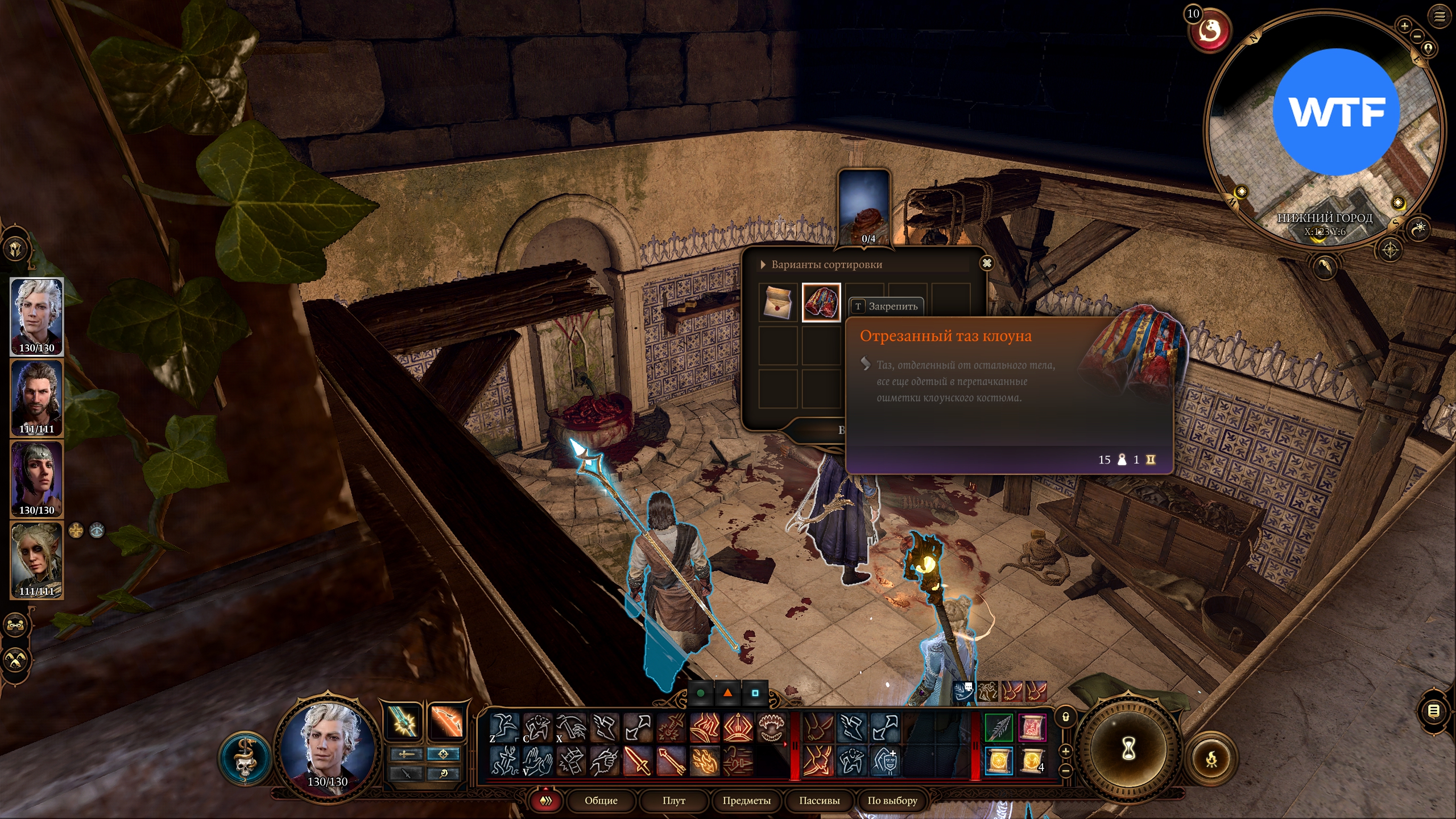Open the Плут hotbar tab
The image size is (1456, 819).
(x=673, y=800)
